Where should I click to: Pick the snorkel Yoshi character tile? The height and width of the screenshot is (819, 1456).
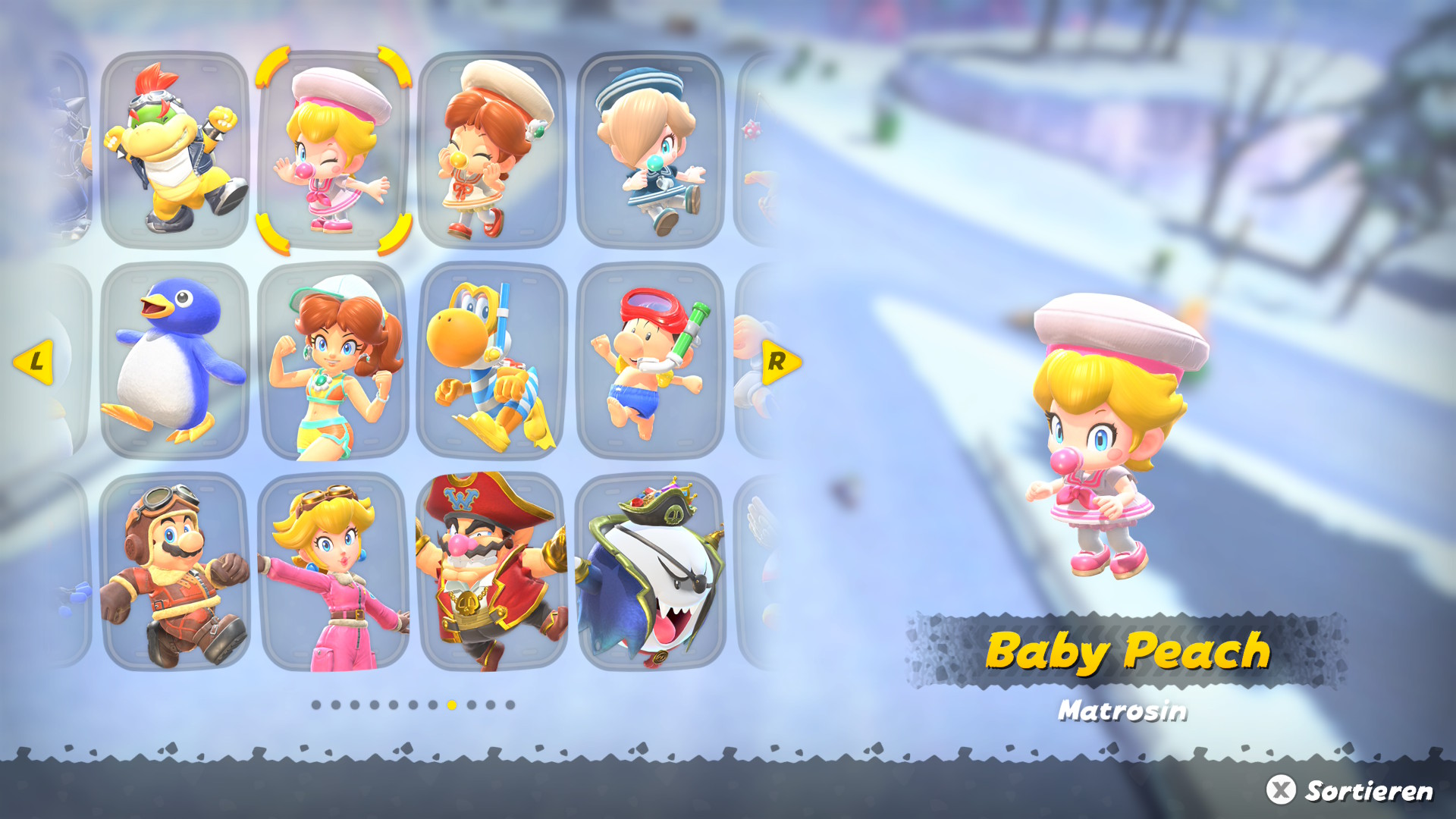491,361
